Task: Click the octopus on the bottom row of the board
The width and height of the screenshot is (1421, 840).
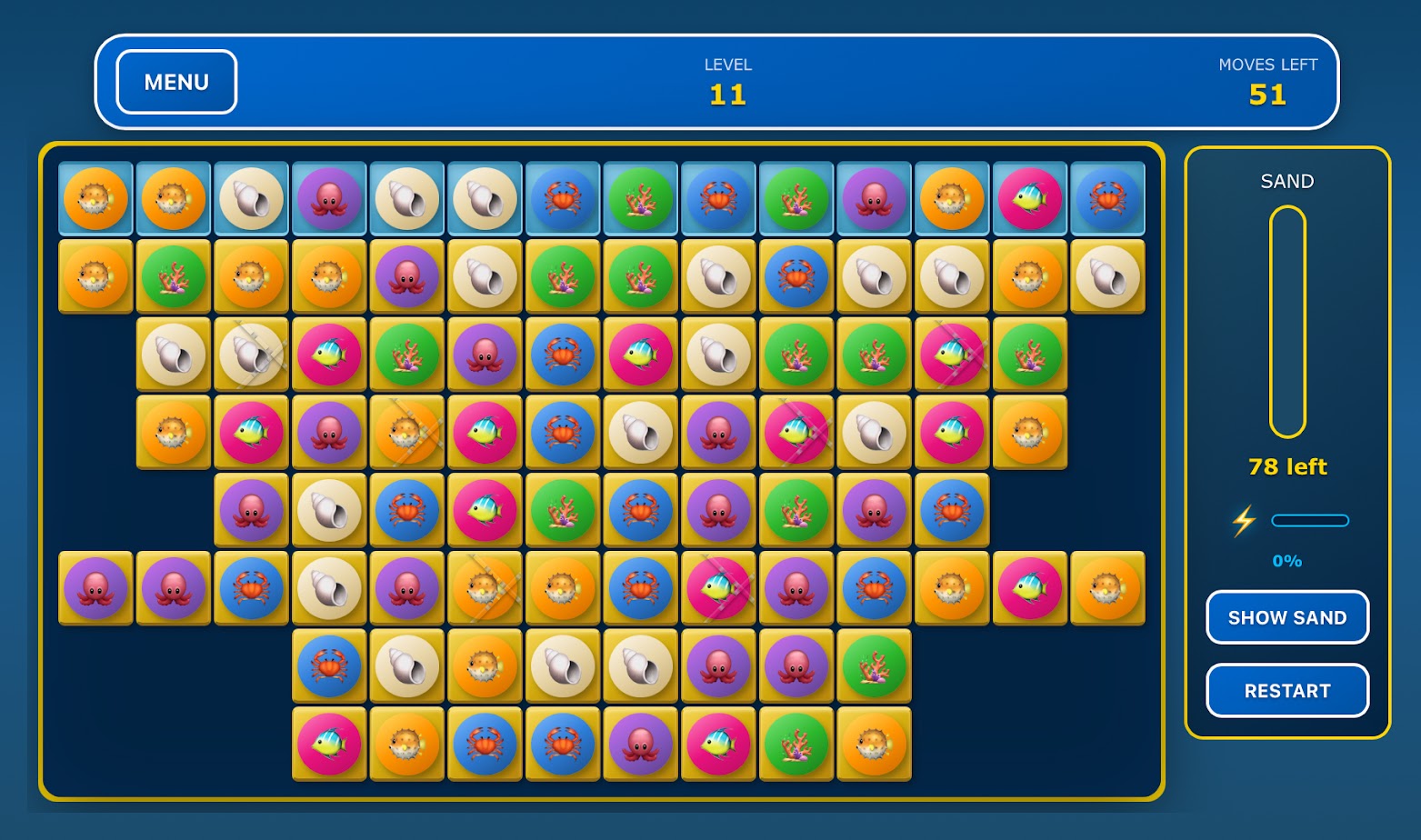Action: coord(641,744)
